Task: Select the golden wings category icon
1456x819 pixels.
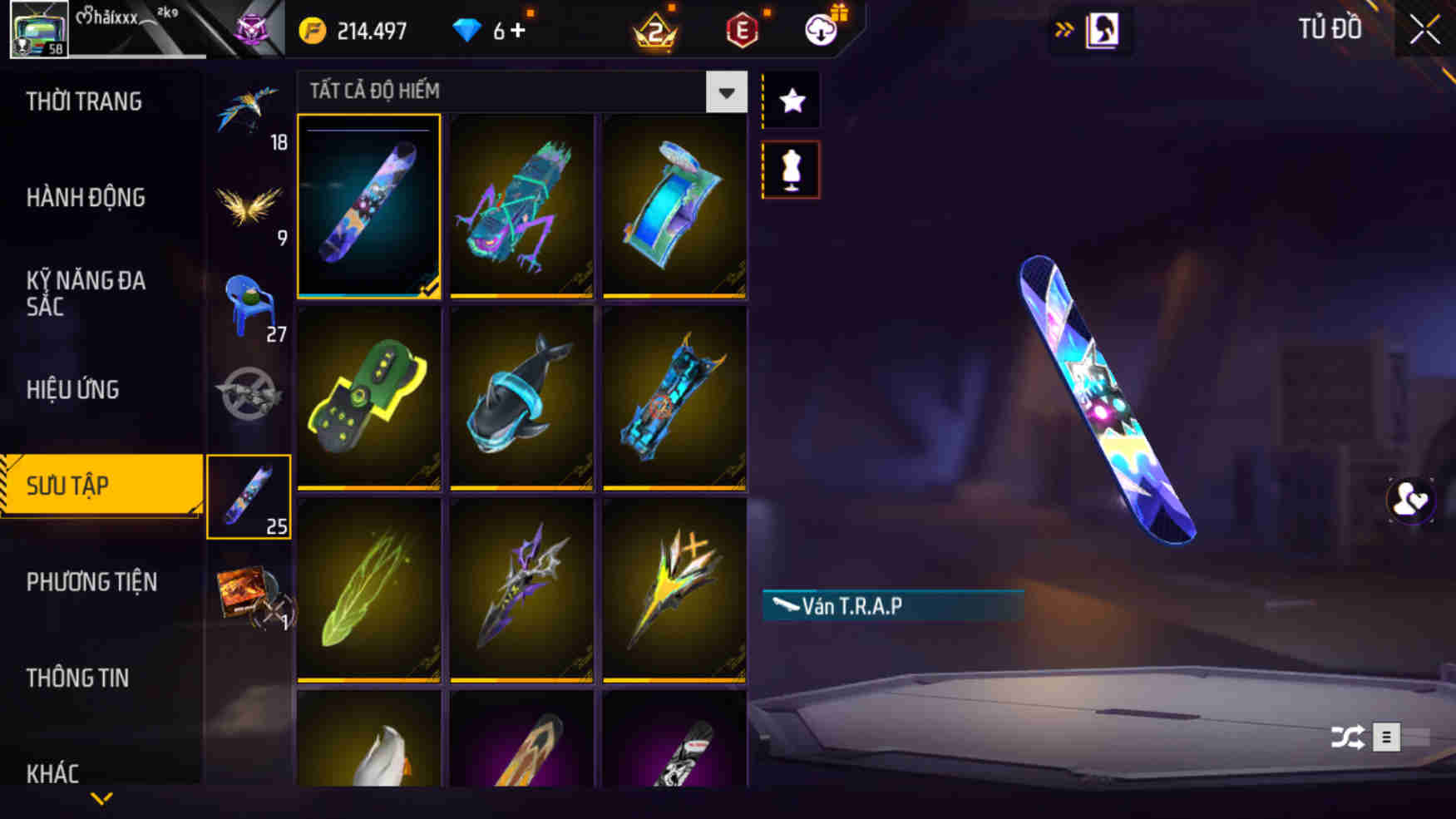Action: pos(249,206)
